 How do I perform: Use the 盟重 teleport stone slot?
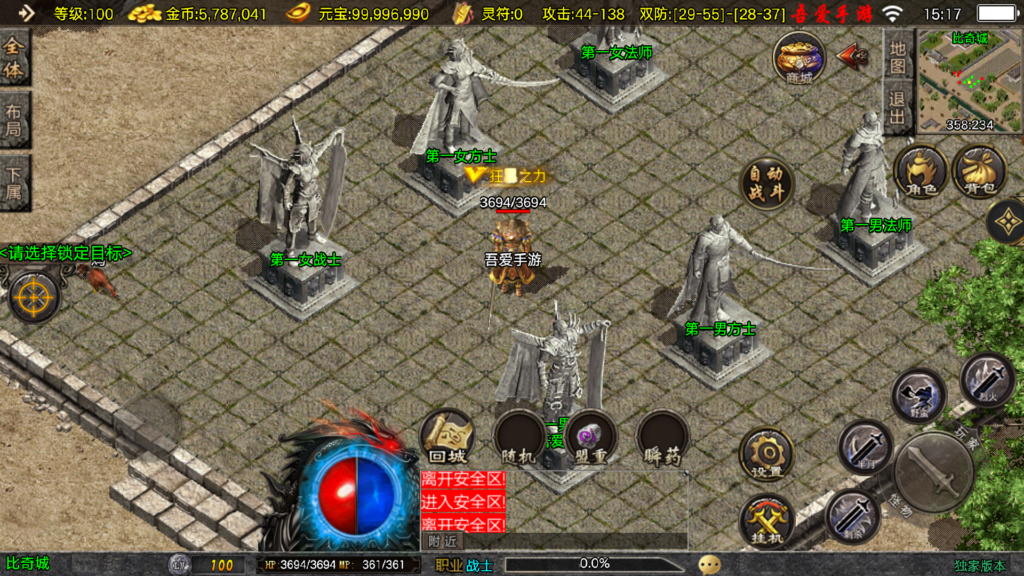[x=590, y=438]
